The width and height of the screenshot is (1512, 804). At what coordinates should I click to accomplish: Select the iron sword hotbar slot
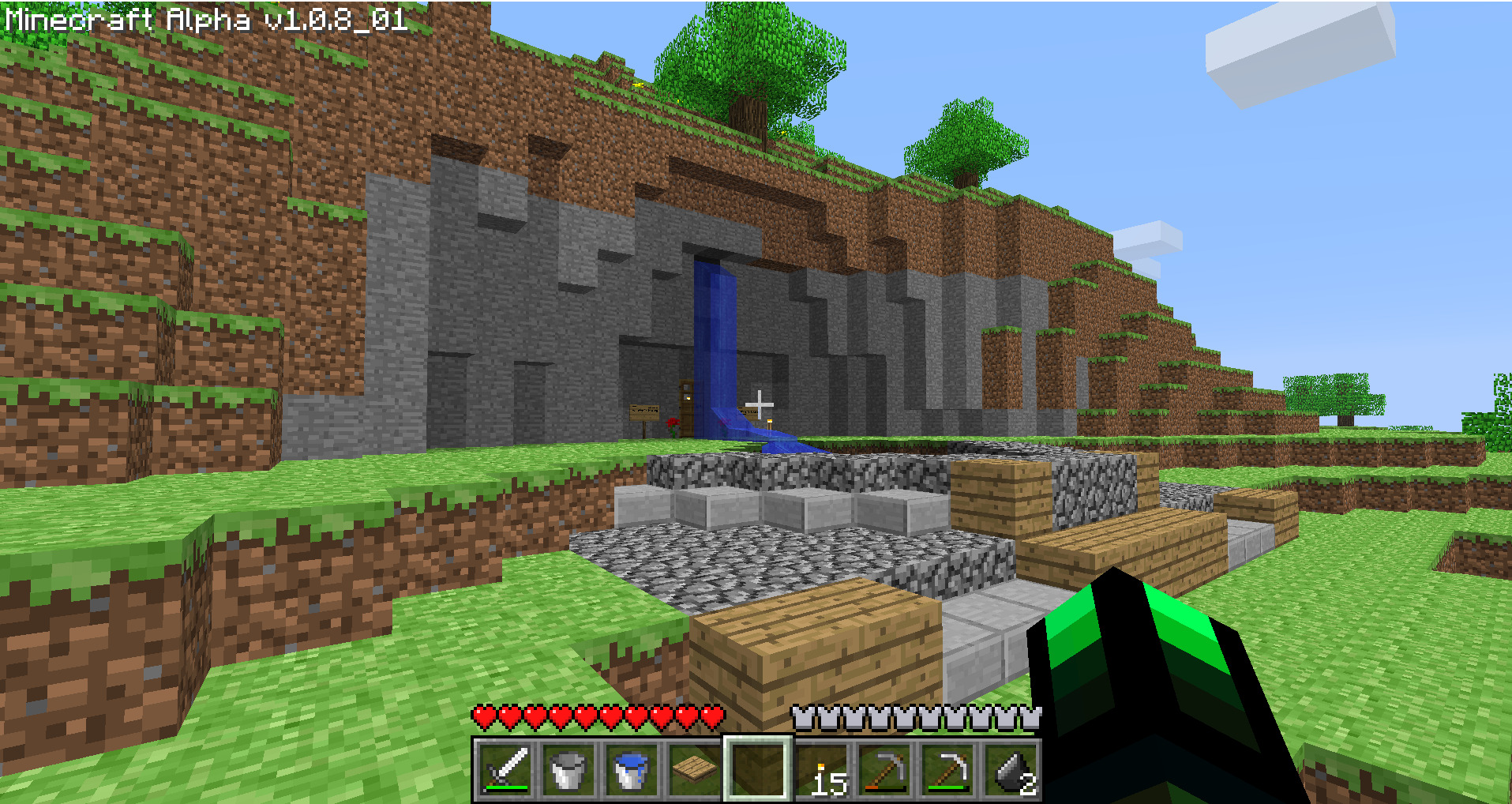(505, 769)
